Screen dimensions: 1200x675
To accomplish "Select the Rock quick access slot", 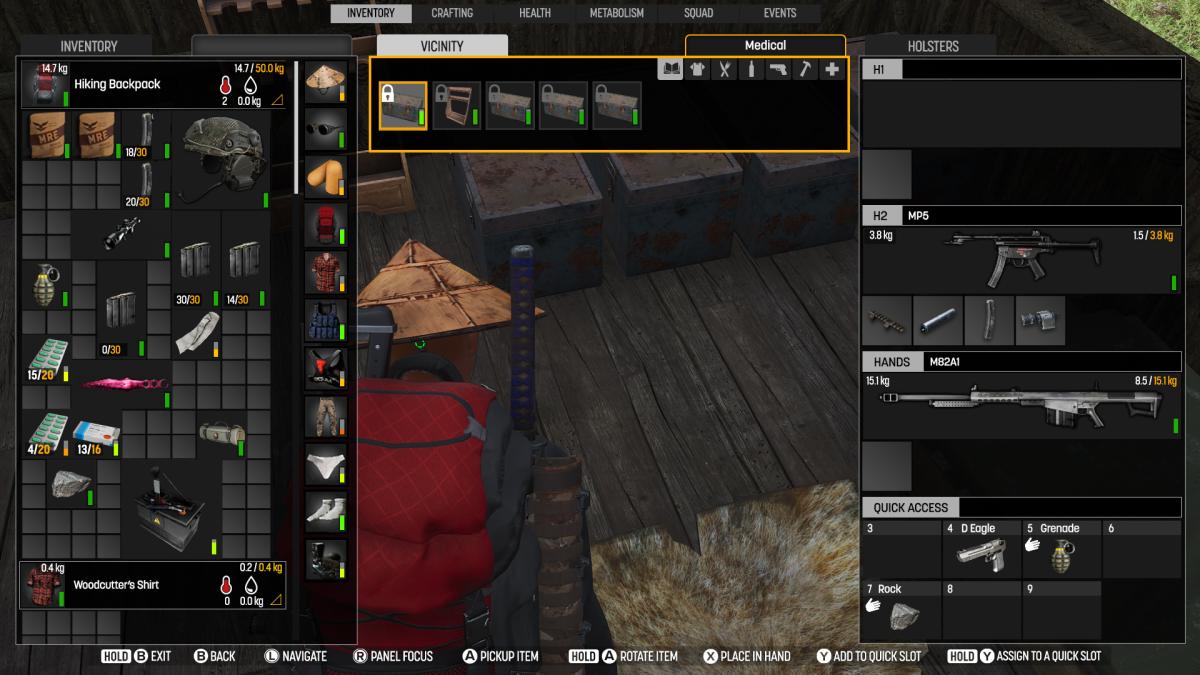I will click(x=900, y=610).
